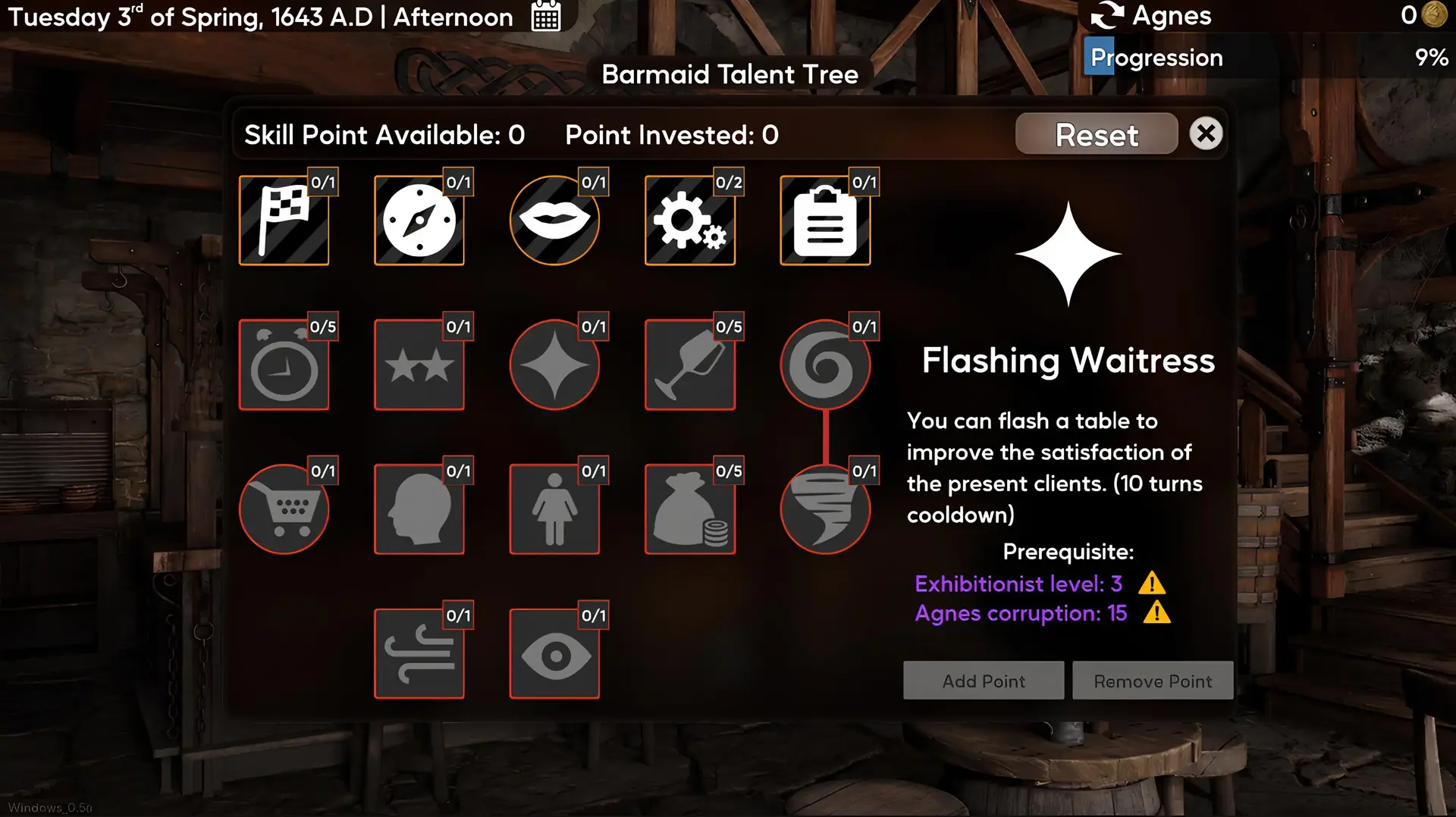Select the two stars talent

419,365
